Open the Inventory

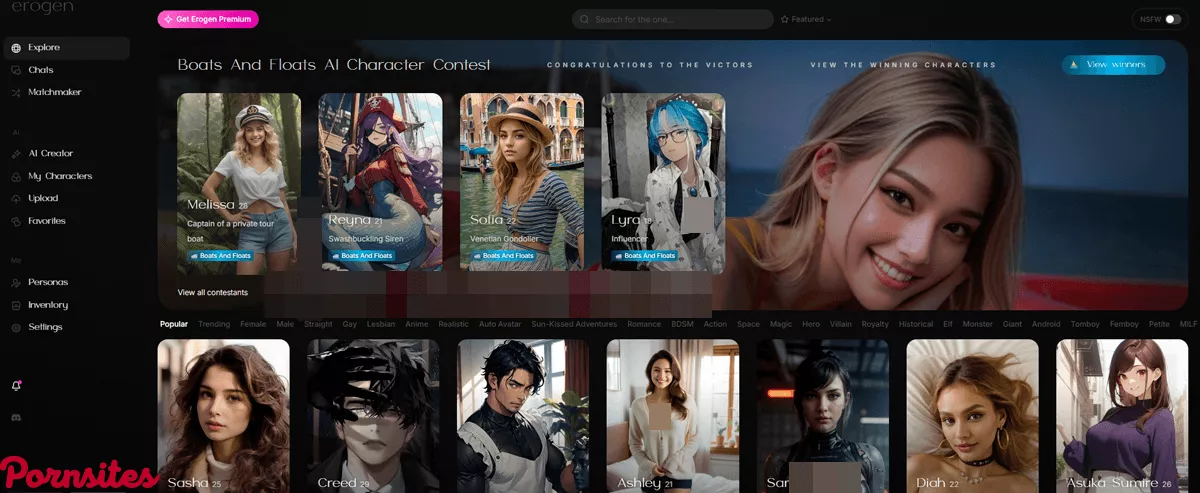[48, 304]
